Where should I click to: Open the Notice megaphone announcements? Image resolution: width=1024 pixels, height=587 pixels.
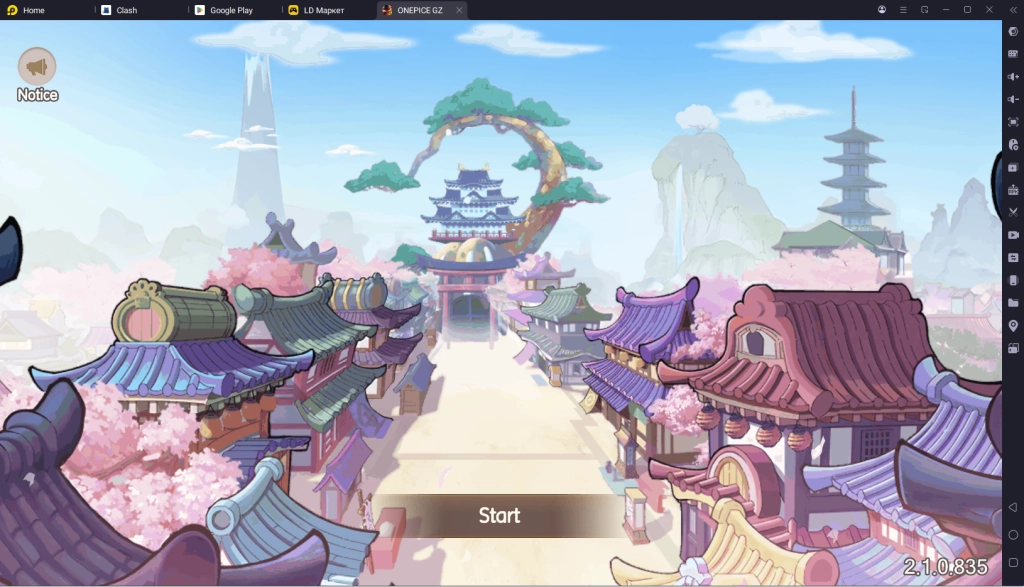[x=37, y=68]
